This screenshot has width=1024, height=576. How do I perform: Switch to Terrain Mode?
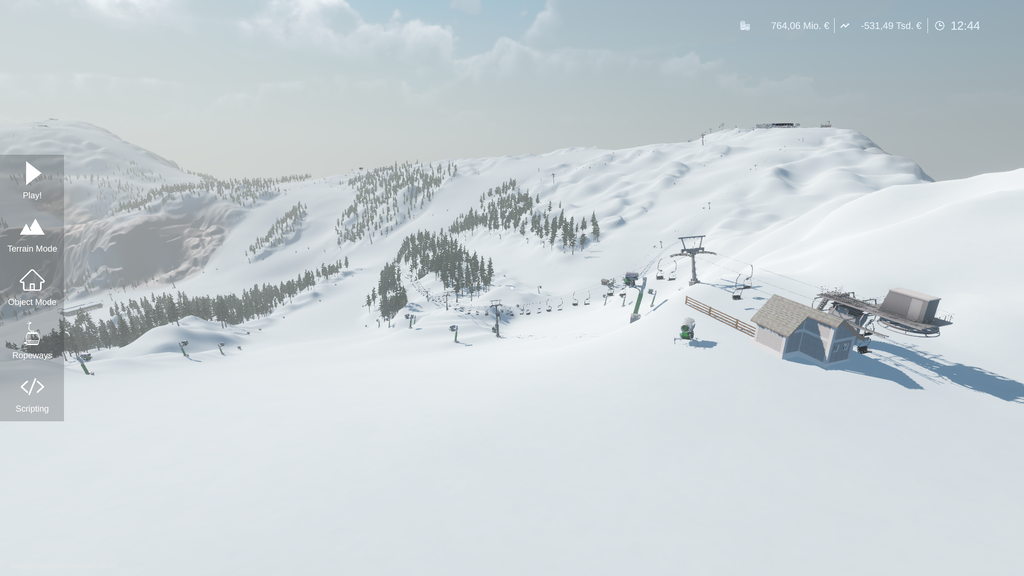[x=32, y=234]
